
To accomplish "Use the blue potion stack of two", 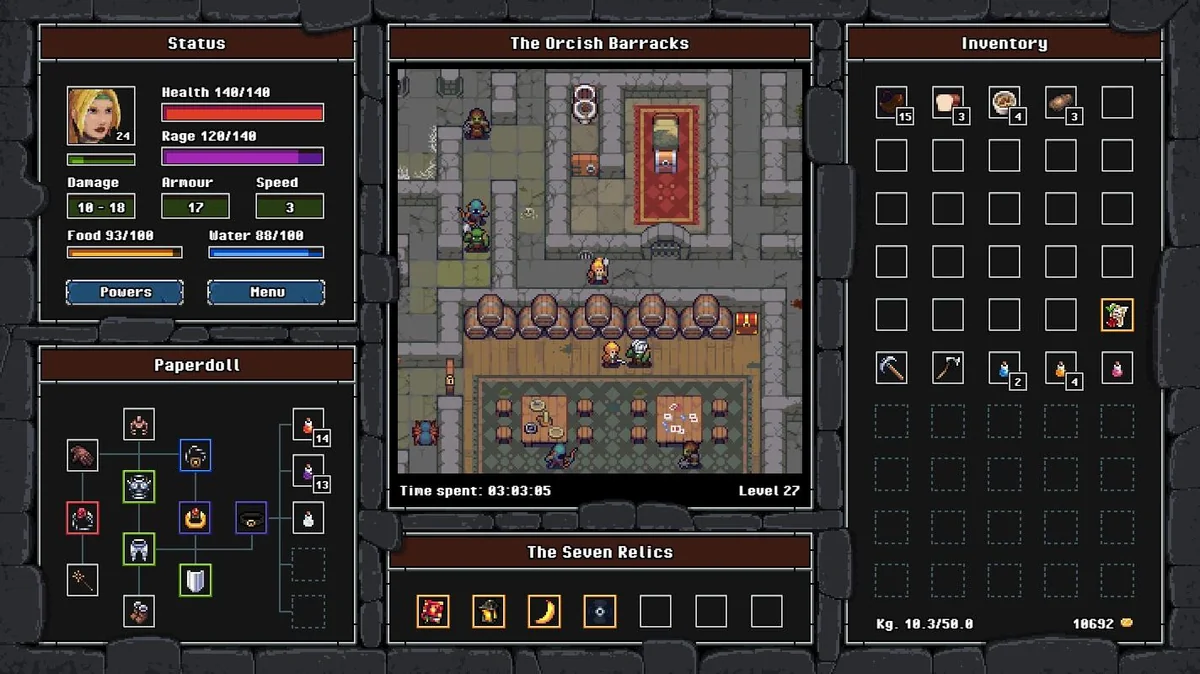I will pyautogui.click(x=1004, y=367).
